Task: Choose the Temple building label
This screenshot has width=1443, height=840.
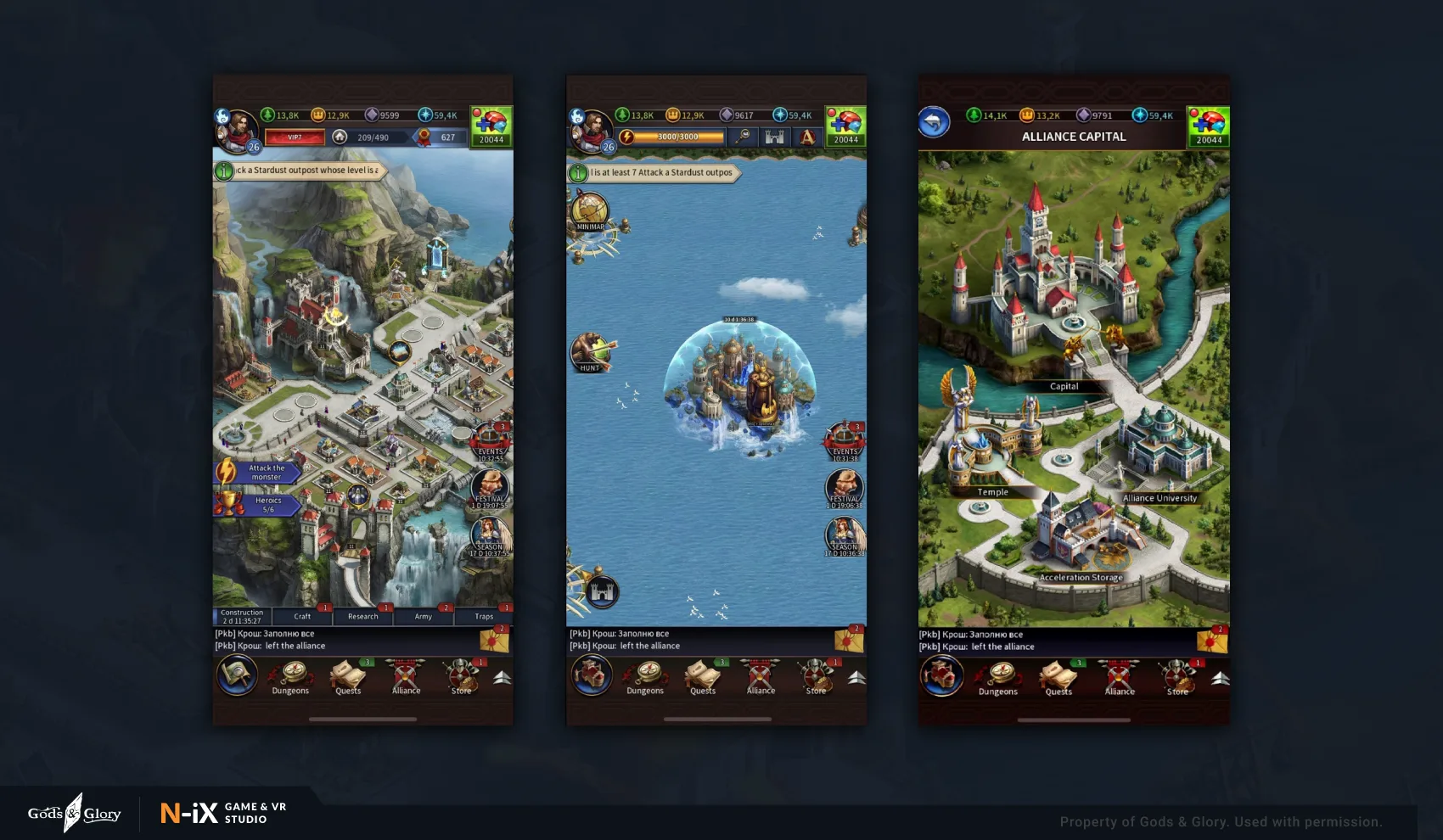Action: 992,492
